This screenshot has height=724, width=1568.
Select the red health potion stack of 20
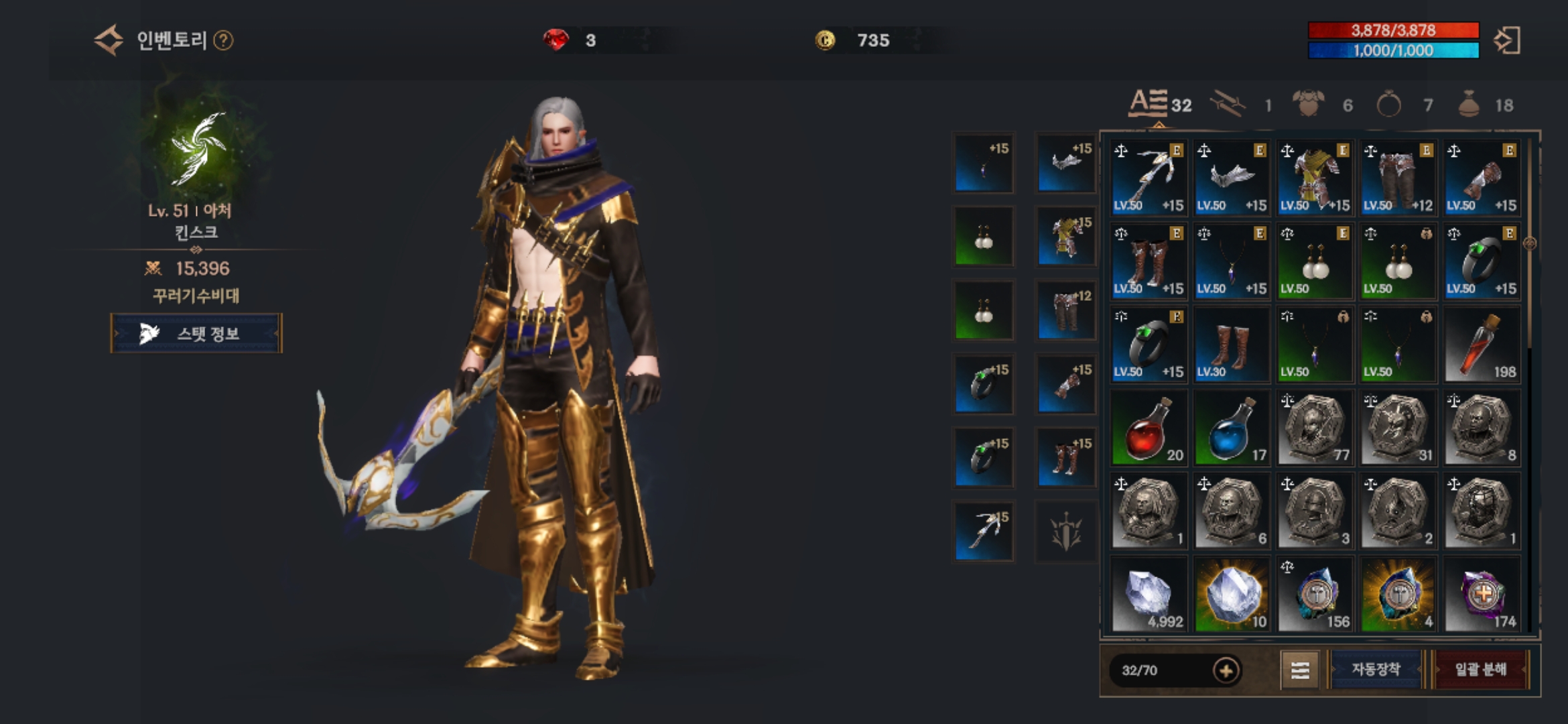(1149, 428)
